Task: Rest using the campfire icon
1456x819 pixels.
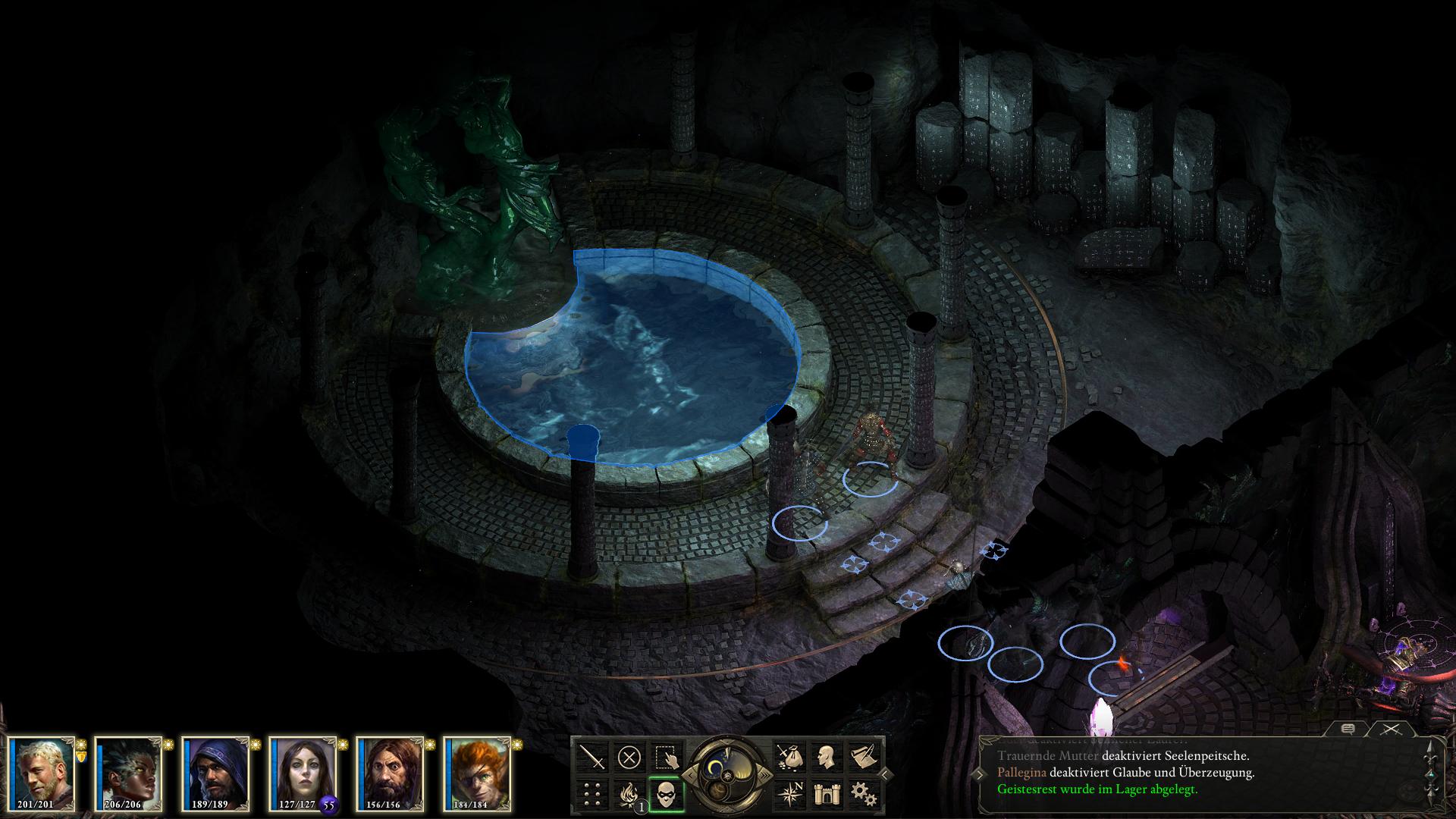Action: [628, 794]
